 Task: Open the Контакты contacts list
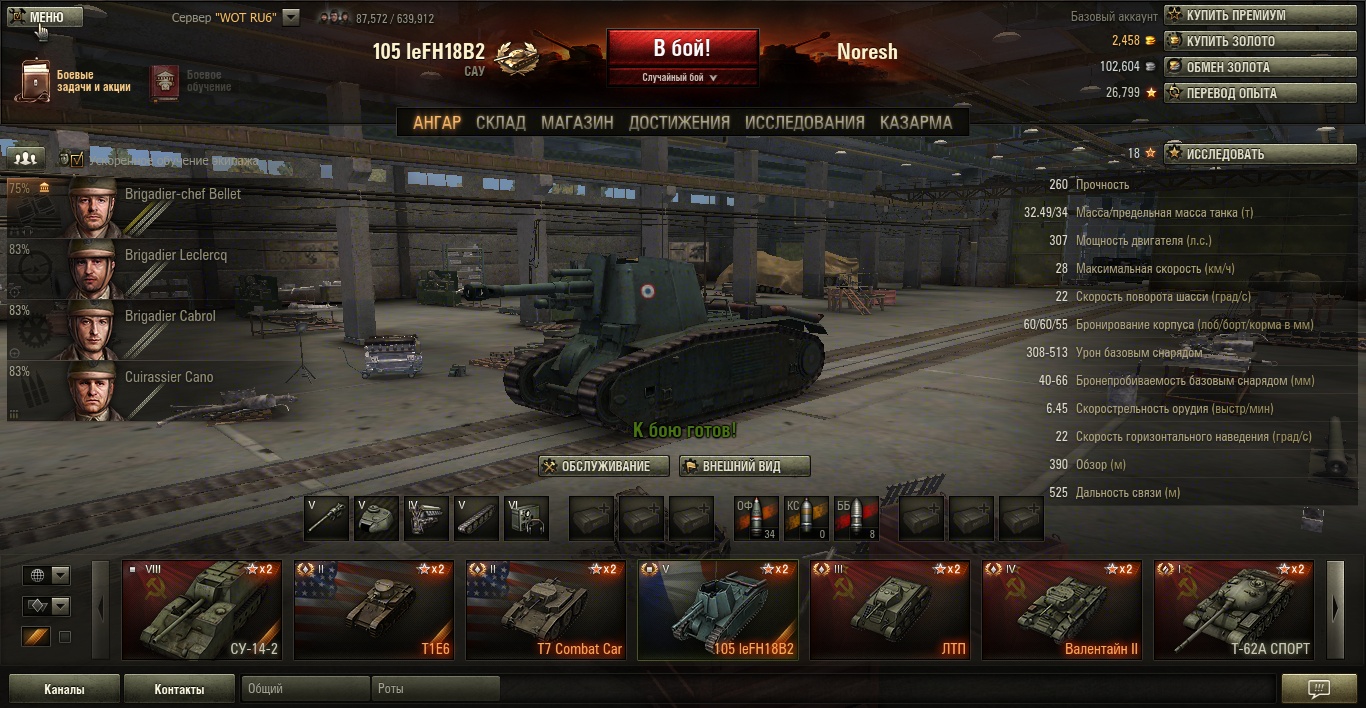179,689
